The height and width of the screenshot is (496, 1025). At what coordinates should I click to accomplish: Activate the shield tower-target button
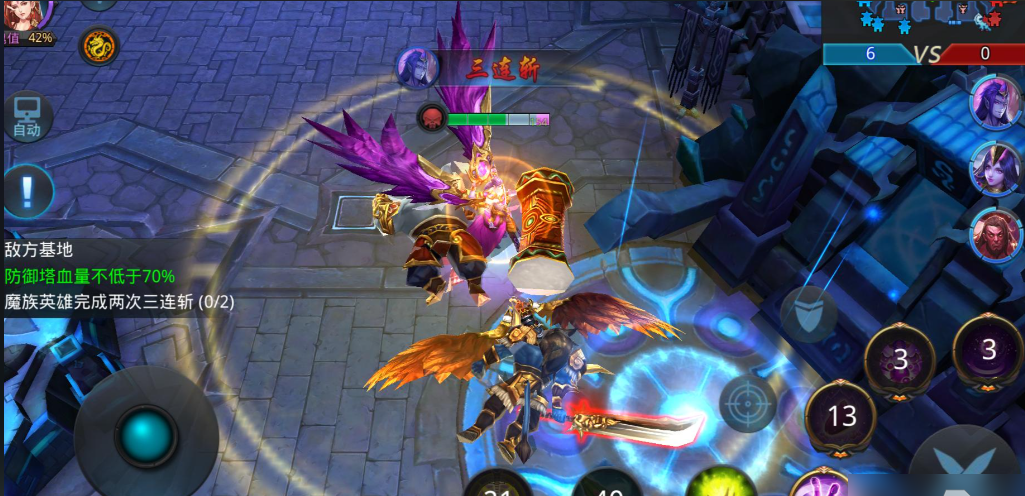809,311
